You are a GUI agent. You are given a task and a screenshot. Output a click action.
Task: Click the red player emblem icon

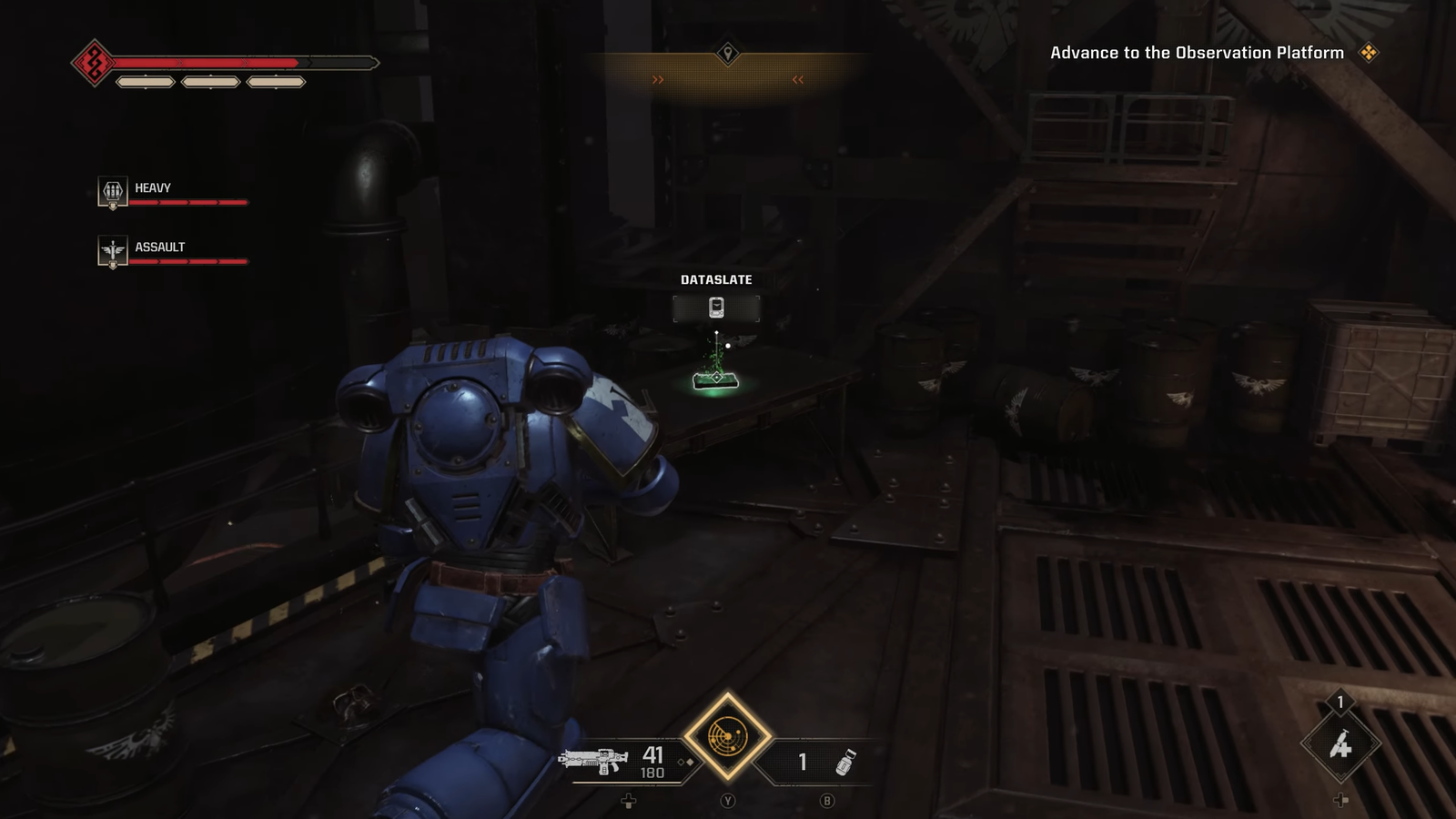point(93,63)
